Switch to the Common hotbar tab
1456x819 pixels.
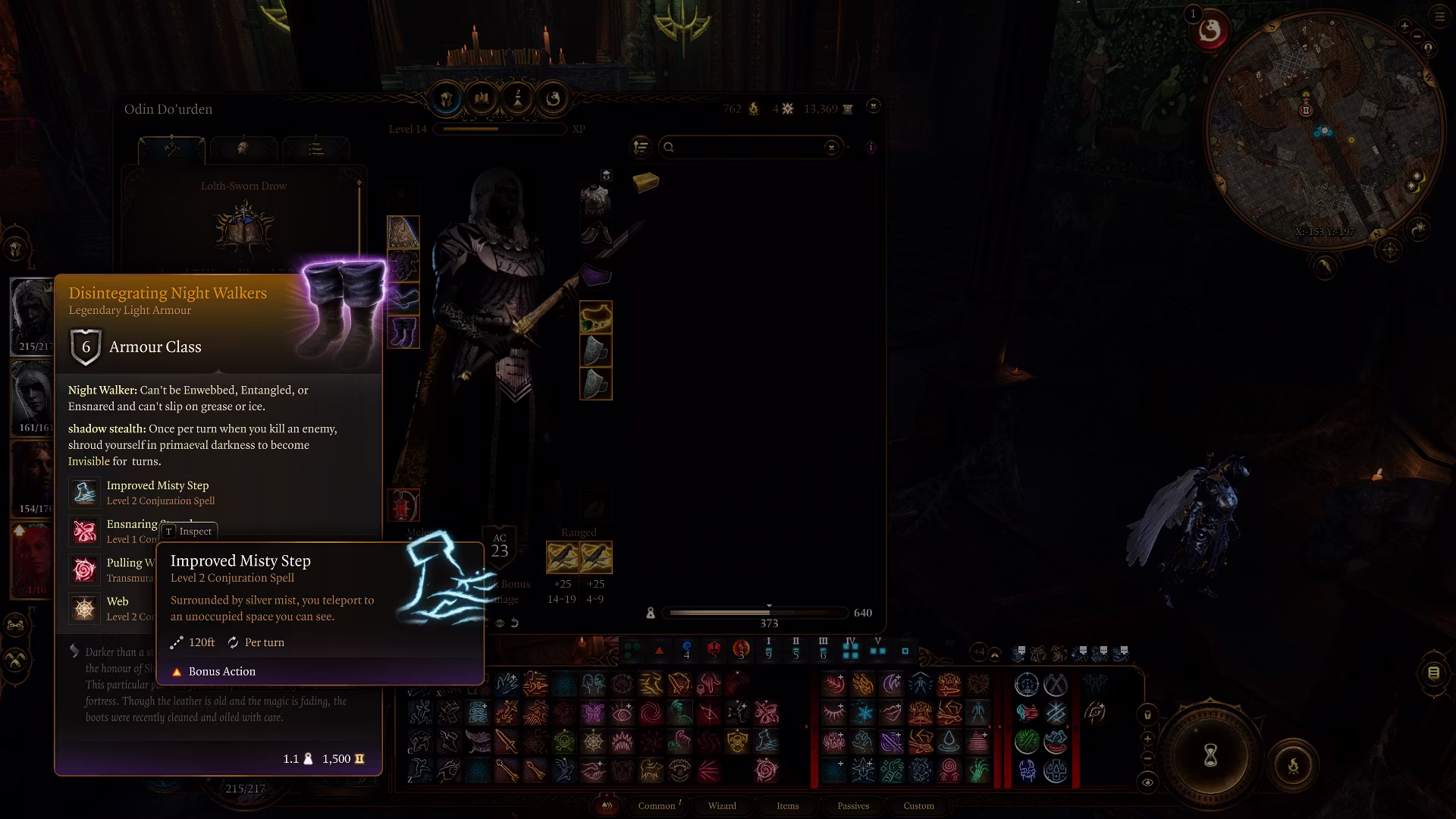pos(657,805)
